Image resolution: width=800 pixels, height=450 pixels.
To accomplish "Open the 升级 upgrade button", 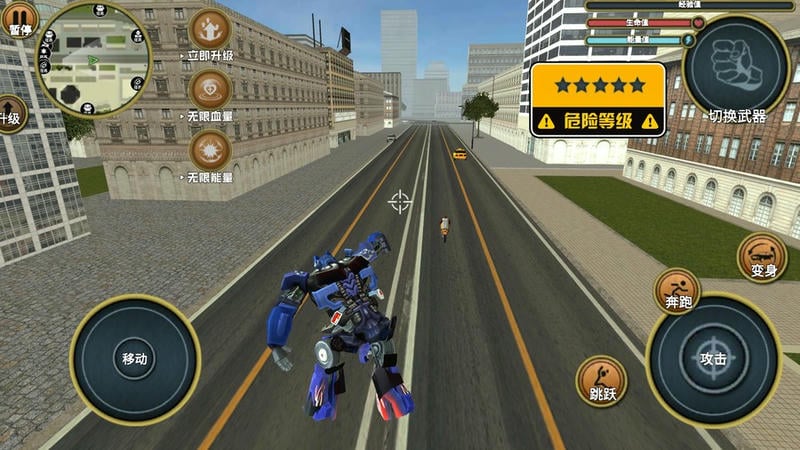I will 10,114.
